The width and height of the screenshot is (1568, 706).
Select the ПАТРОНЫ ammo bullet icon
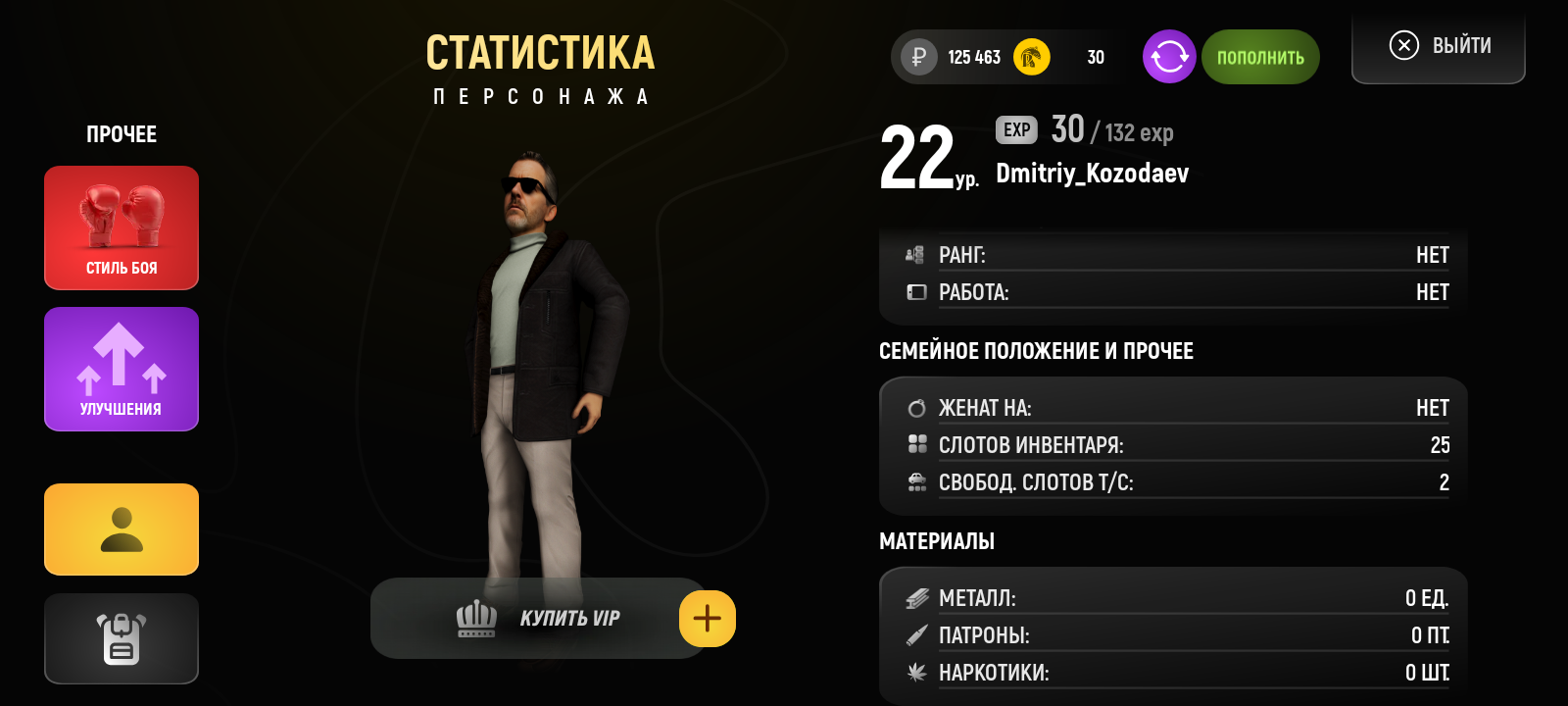[915, 634]
